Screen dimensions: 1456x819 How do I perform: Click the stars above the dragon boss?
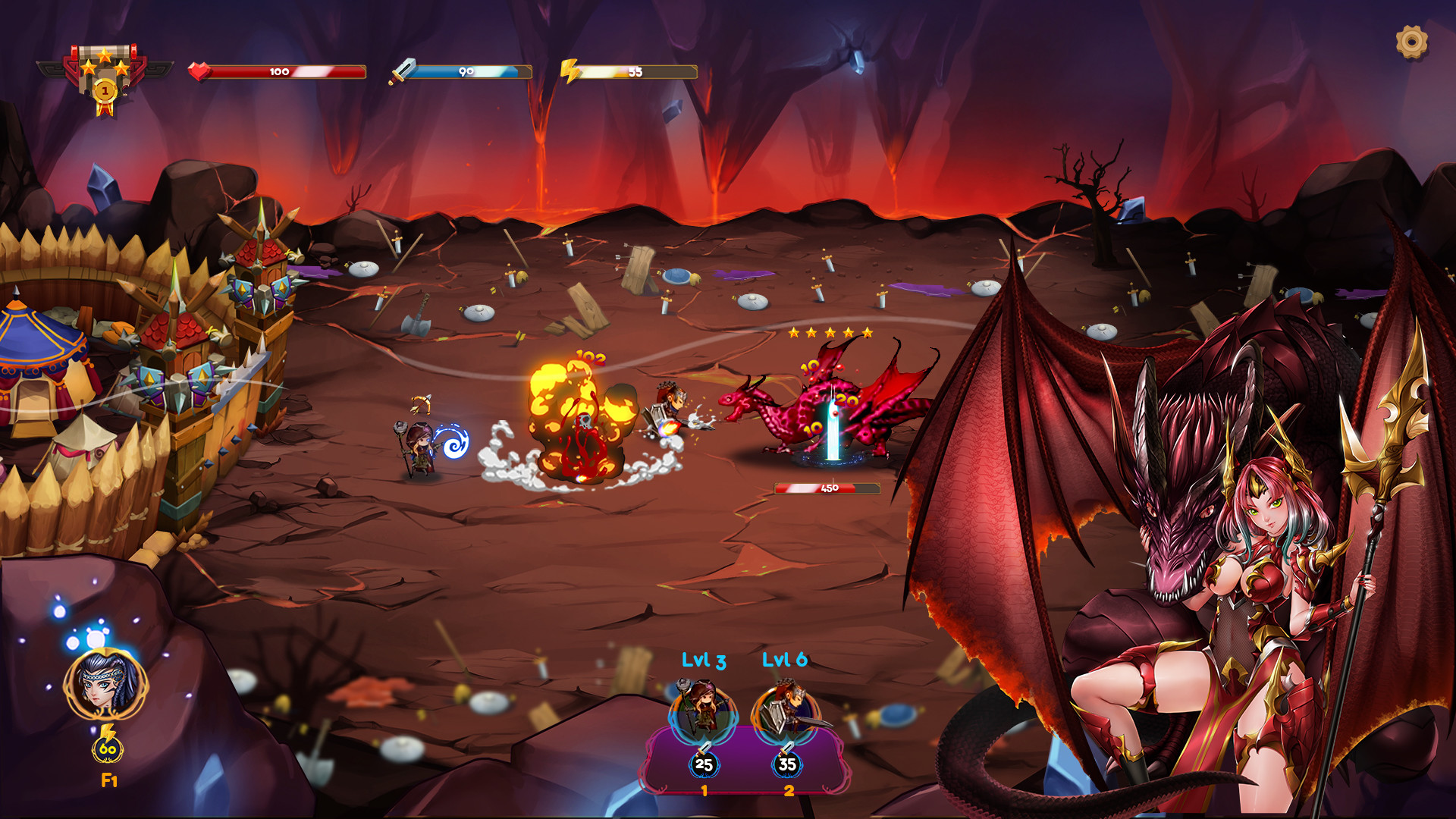(830, 331)
